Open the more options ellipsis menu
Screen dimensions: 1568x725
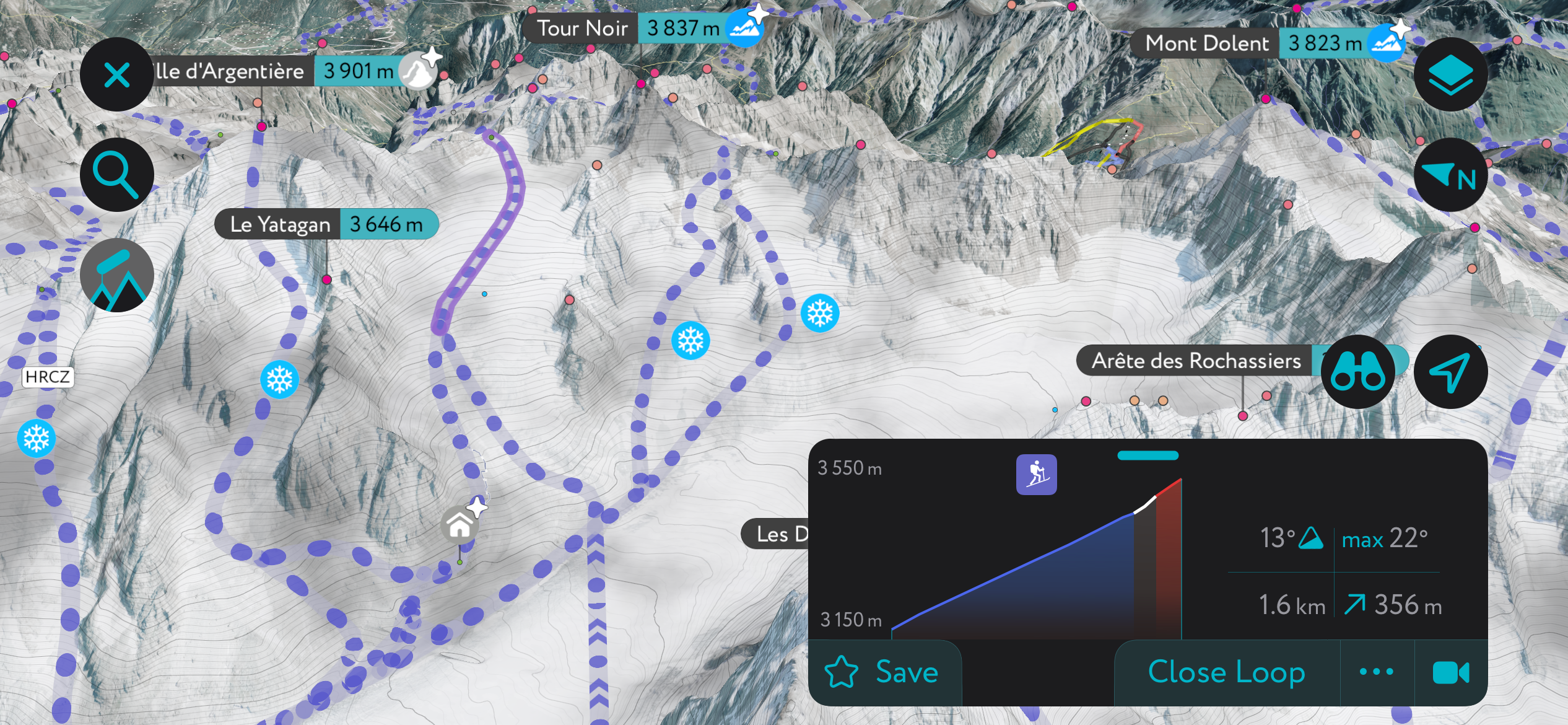(x=1377, y=672)
